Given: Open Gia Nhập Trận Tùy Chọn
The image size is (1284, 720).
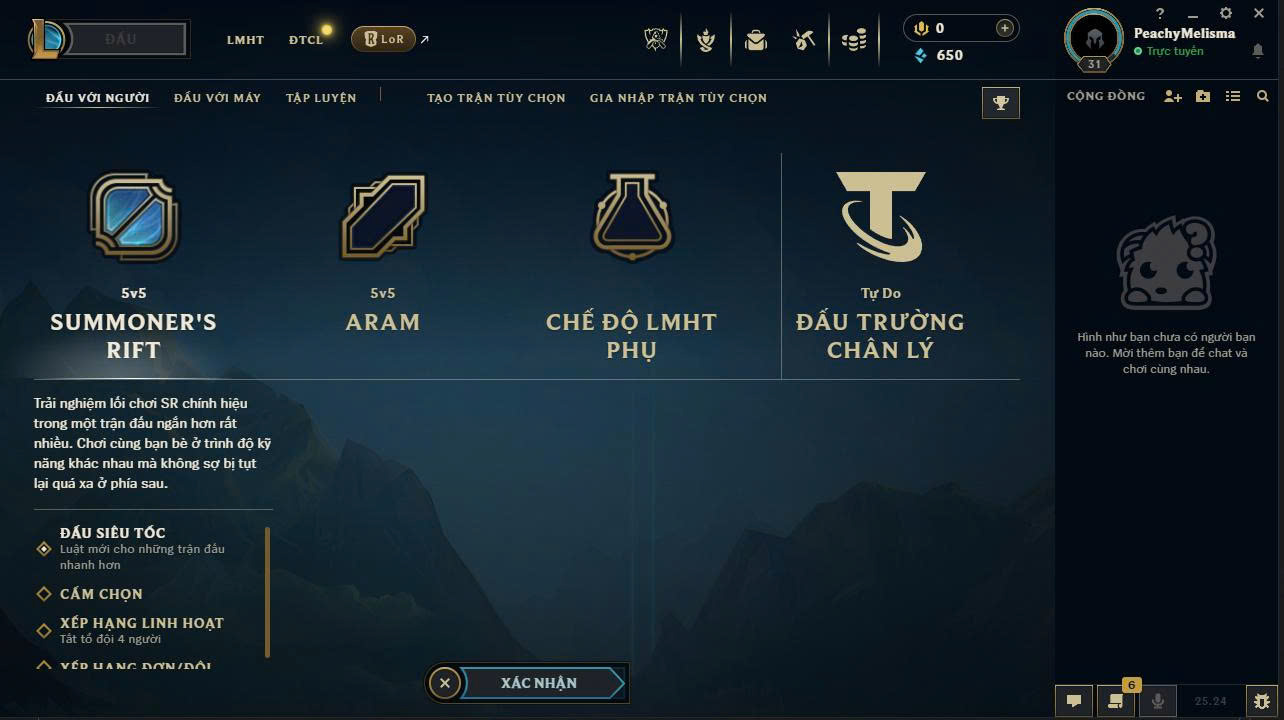Looking at the screenshot, I should (x=678, y=98).
